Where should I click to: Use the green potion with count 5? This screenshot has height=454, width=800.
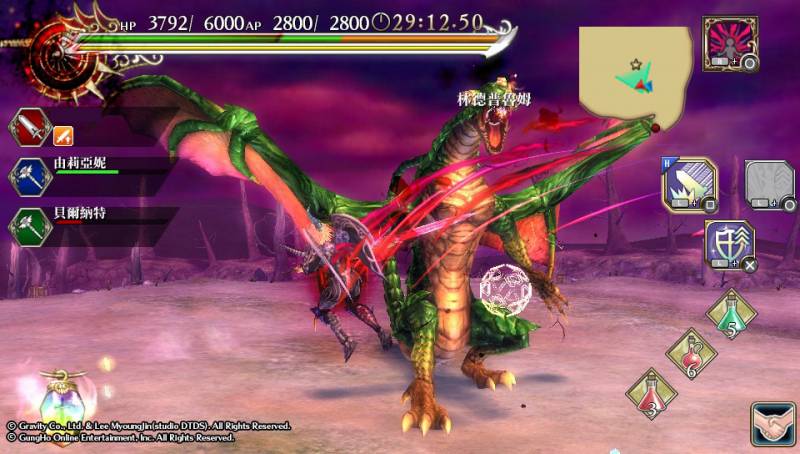pyautogui.click(x=732, y=314)
